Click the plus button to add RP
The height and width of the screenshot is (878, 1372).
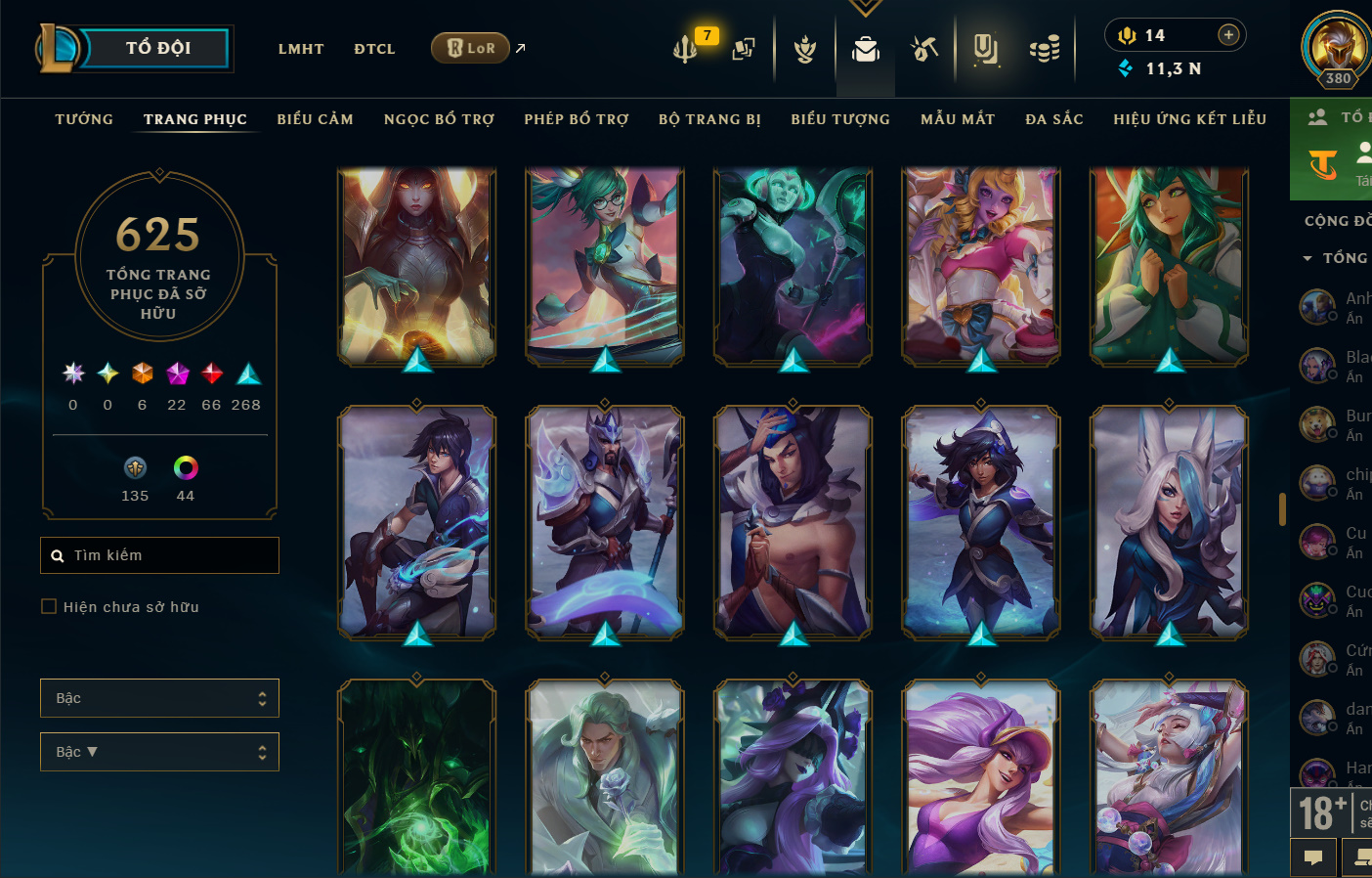[x=1228, y=35]
